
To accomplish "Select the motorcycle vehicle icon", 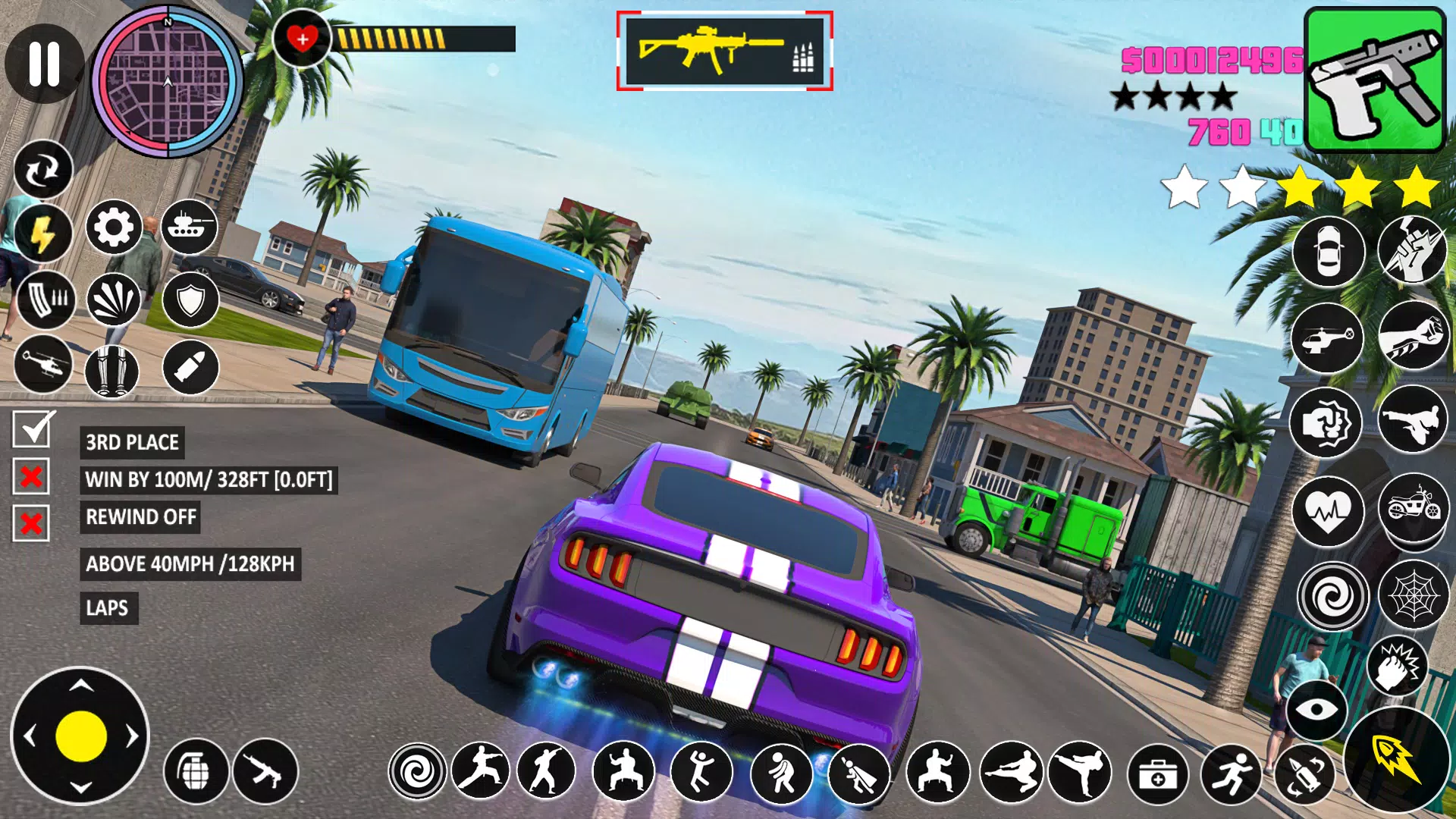I will [1413, 507].
